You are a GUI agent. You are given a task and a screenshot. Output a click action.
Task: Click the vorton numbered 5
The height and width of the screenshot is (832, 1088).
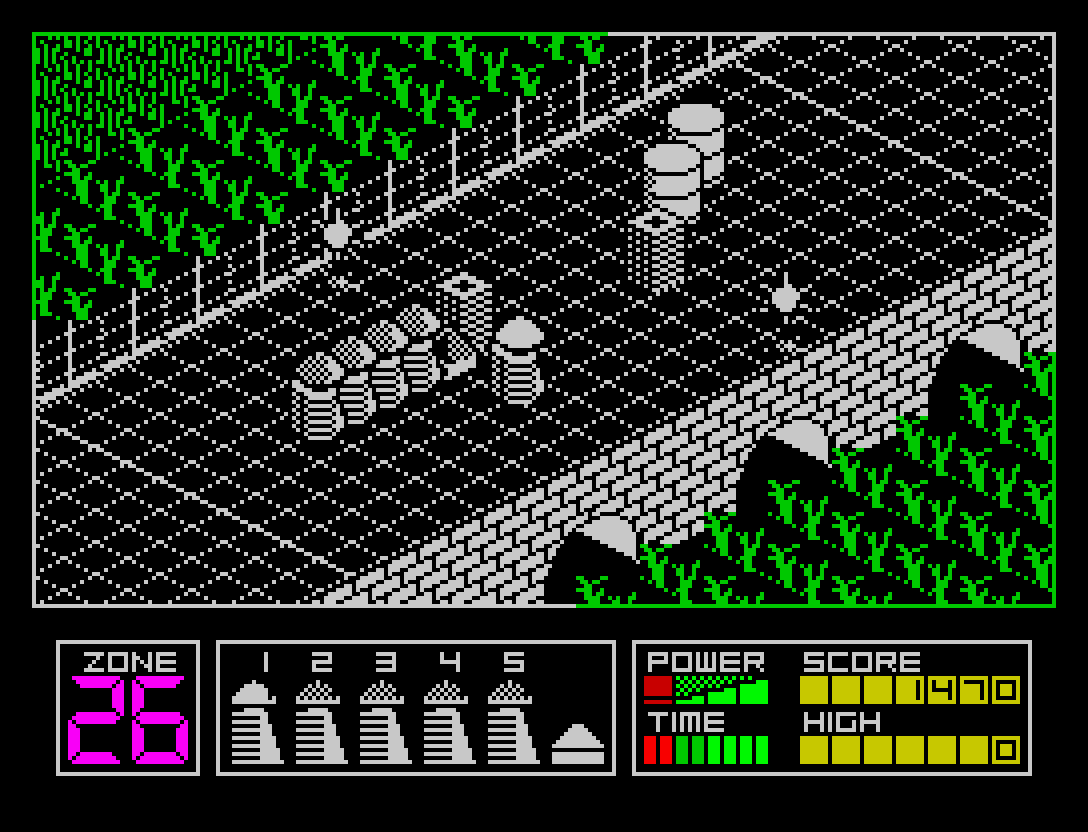coord(512,722)
